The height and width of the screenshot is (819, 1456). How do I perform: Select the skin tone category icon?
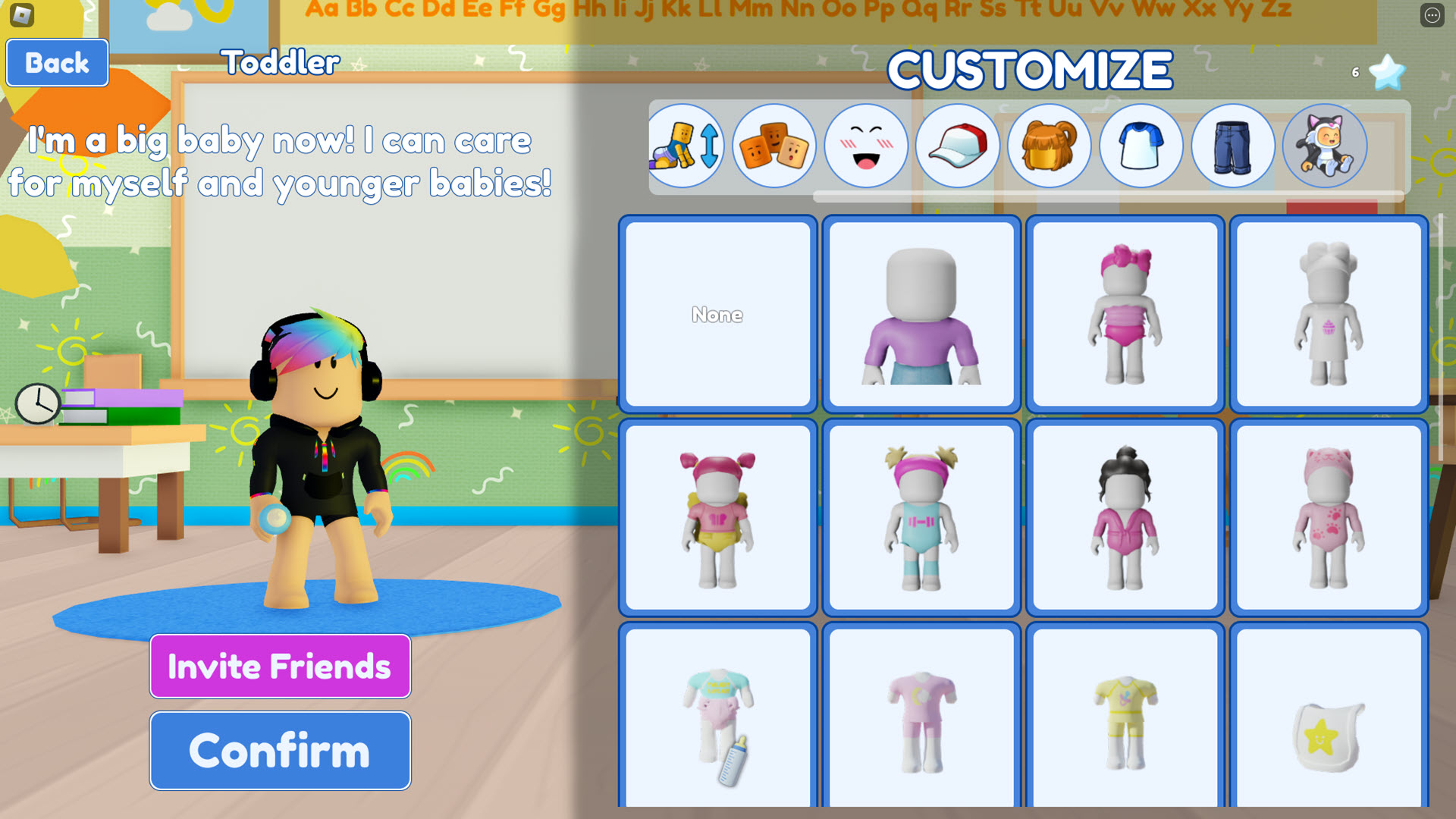pyautogui.click(x=775, y=146)
